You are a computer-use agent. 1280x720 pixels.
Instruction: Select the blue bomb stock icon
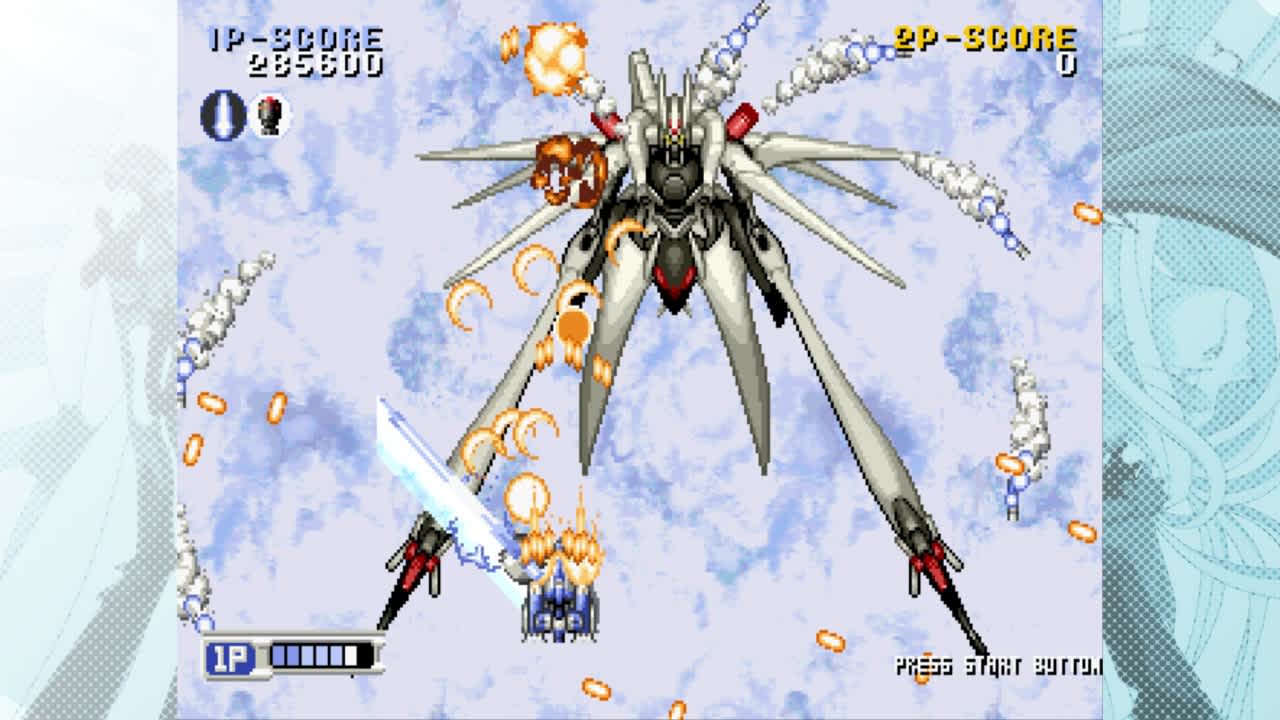(218, 119)
